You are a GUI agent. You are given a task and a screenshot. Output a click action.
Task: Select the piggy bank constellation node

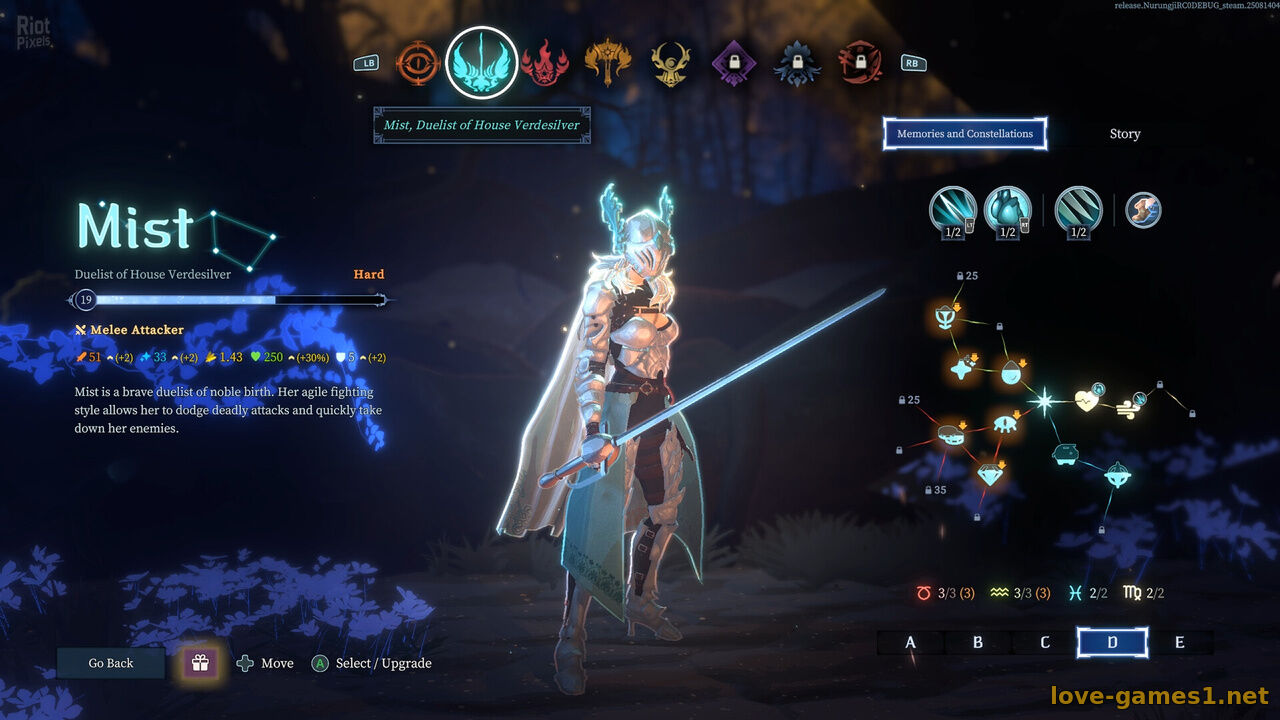pos(1066,455)
